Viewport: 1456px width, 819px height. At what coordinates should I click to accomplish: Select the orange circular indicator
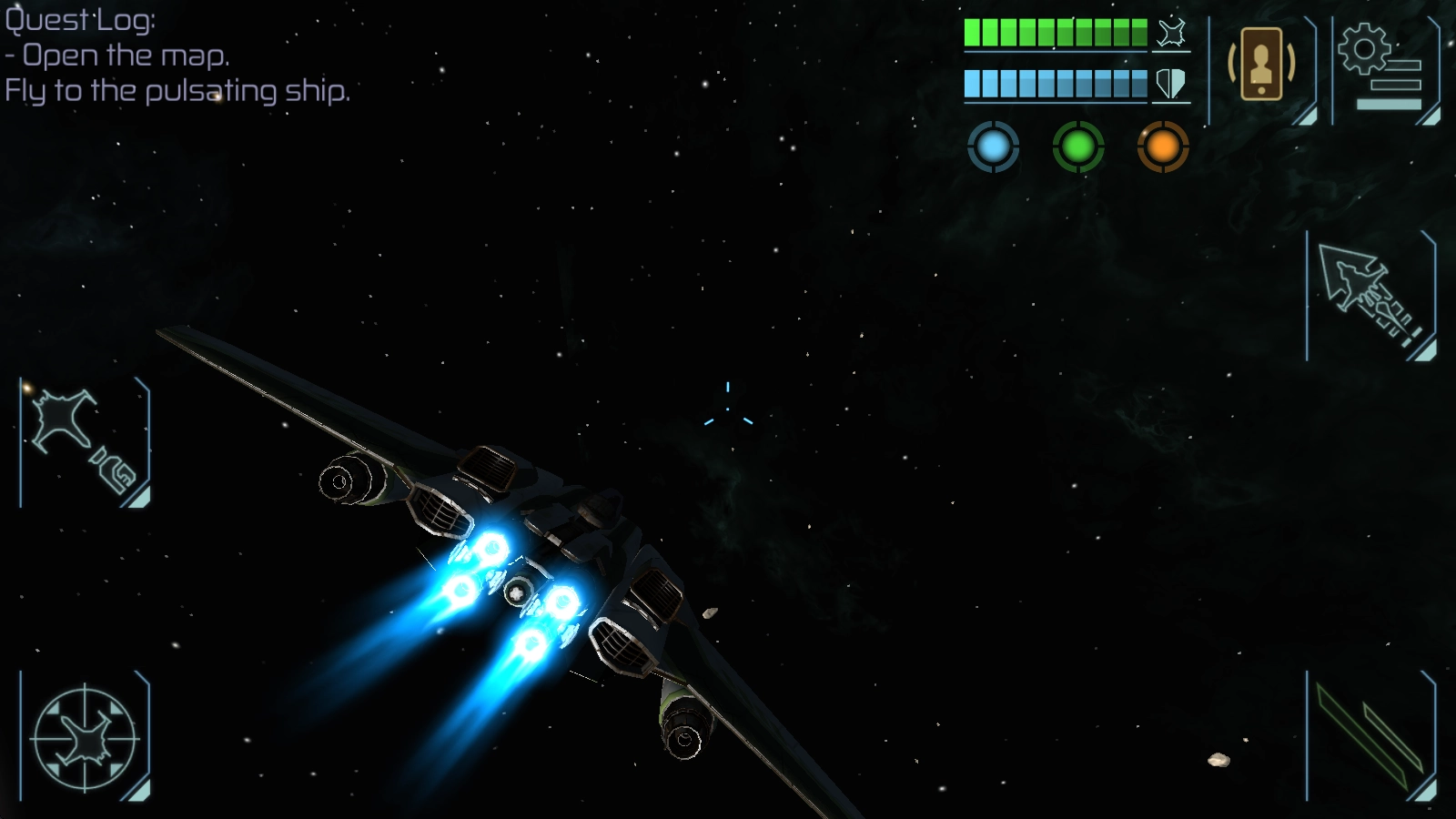(1162, 147)
